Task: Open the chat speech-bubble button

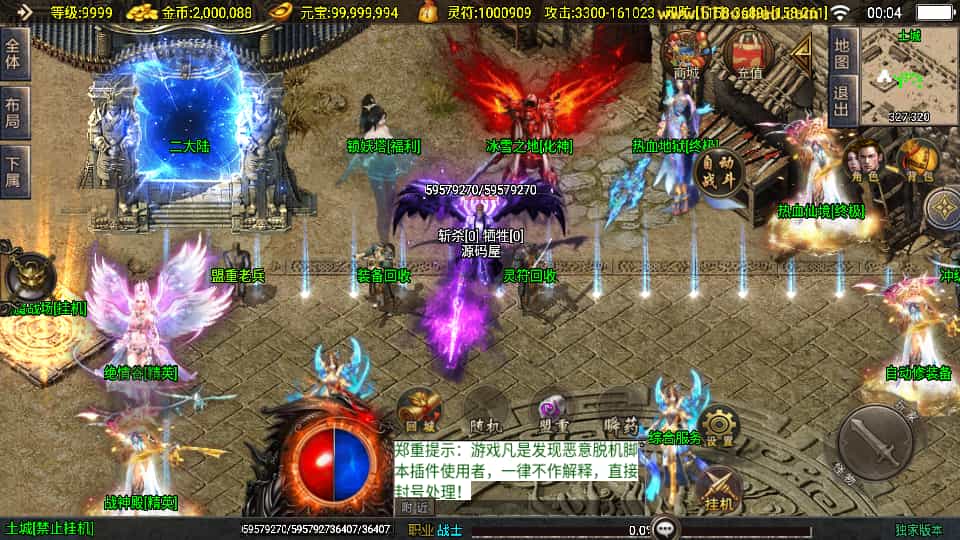Action: tap(664, 528)
